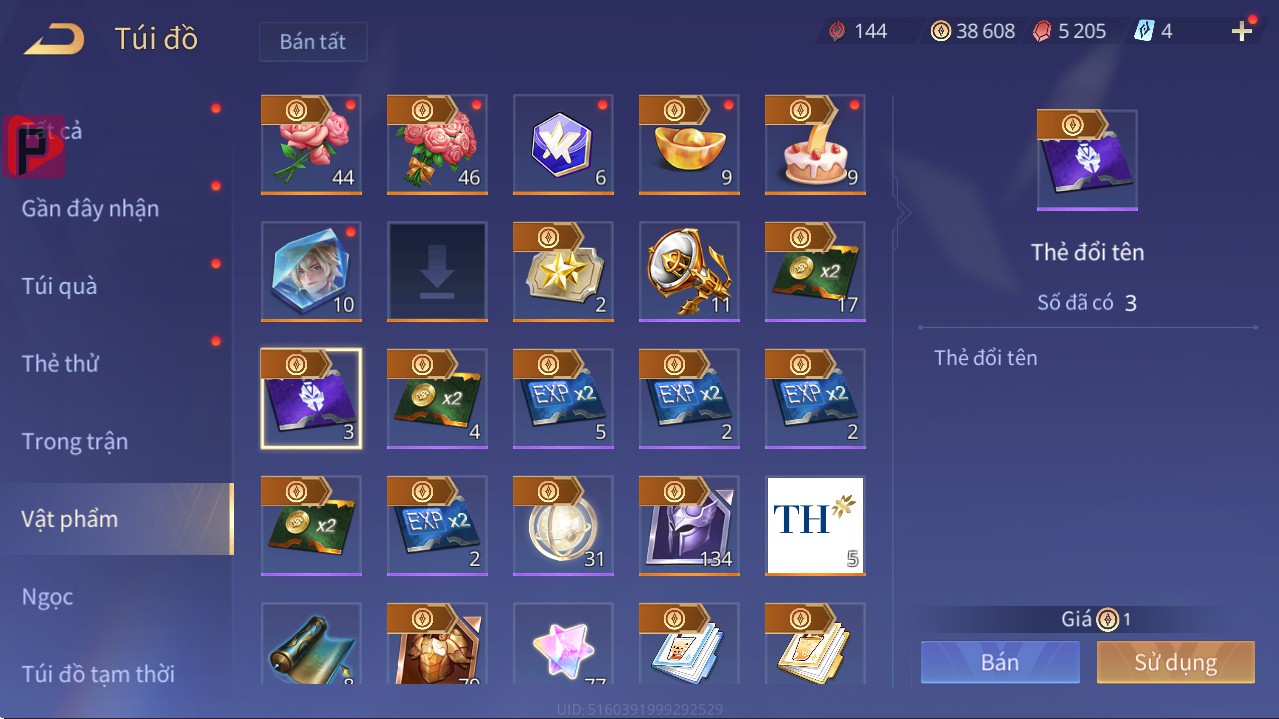
Task: Open the Gần đây nhận category
Action: point(90,209)
